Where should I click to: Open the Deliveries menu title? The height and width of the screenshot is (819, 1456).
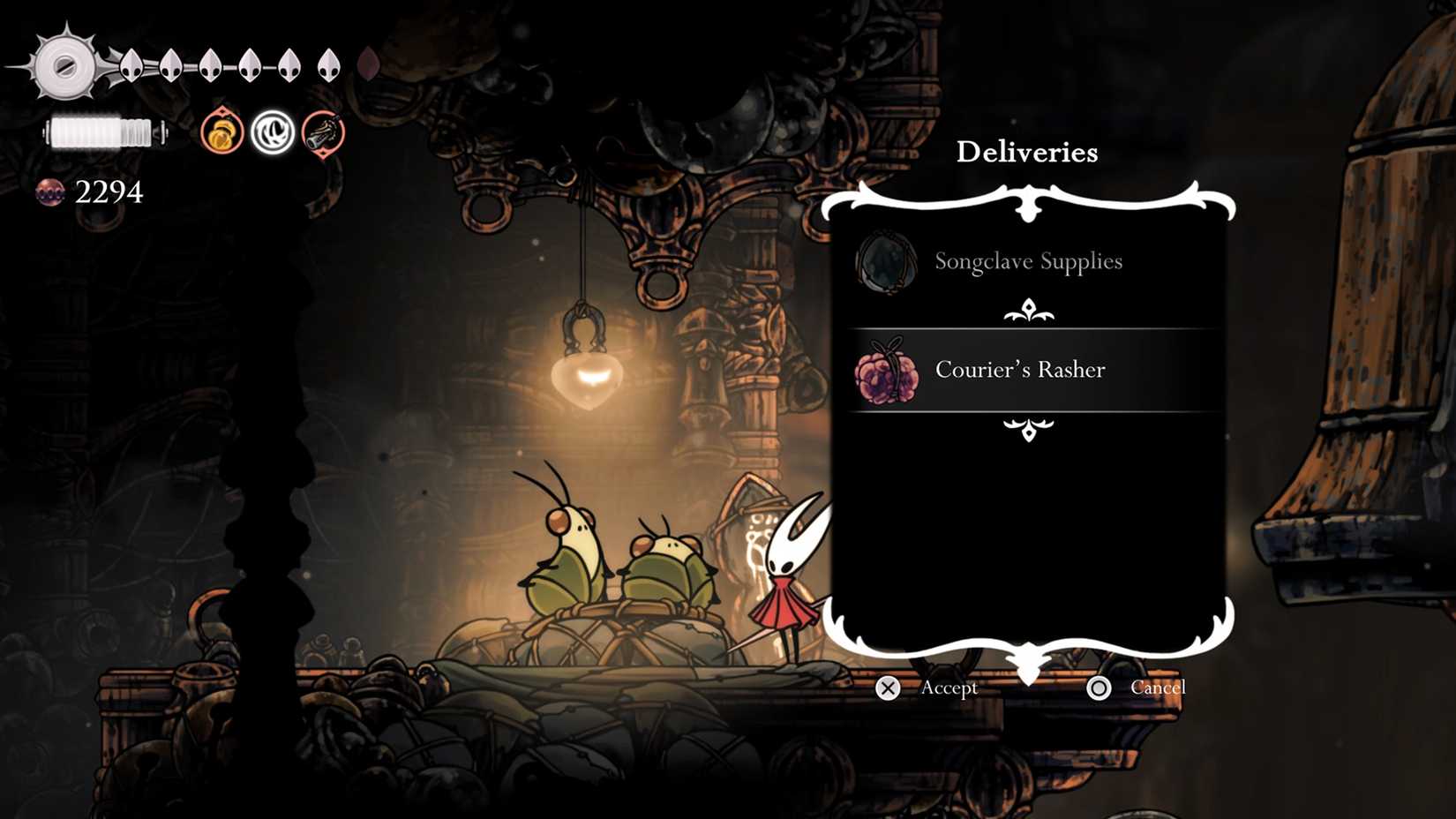1028,152
